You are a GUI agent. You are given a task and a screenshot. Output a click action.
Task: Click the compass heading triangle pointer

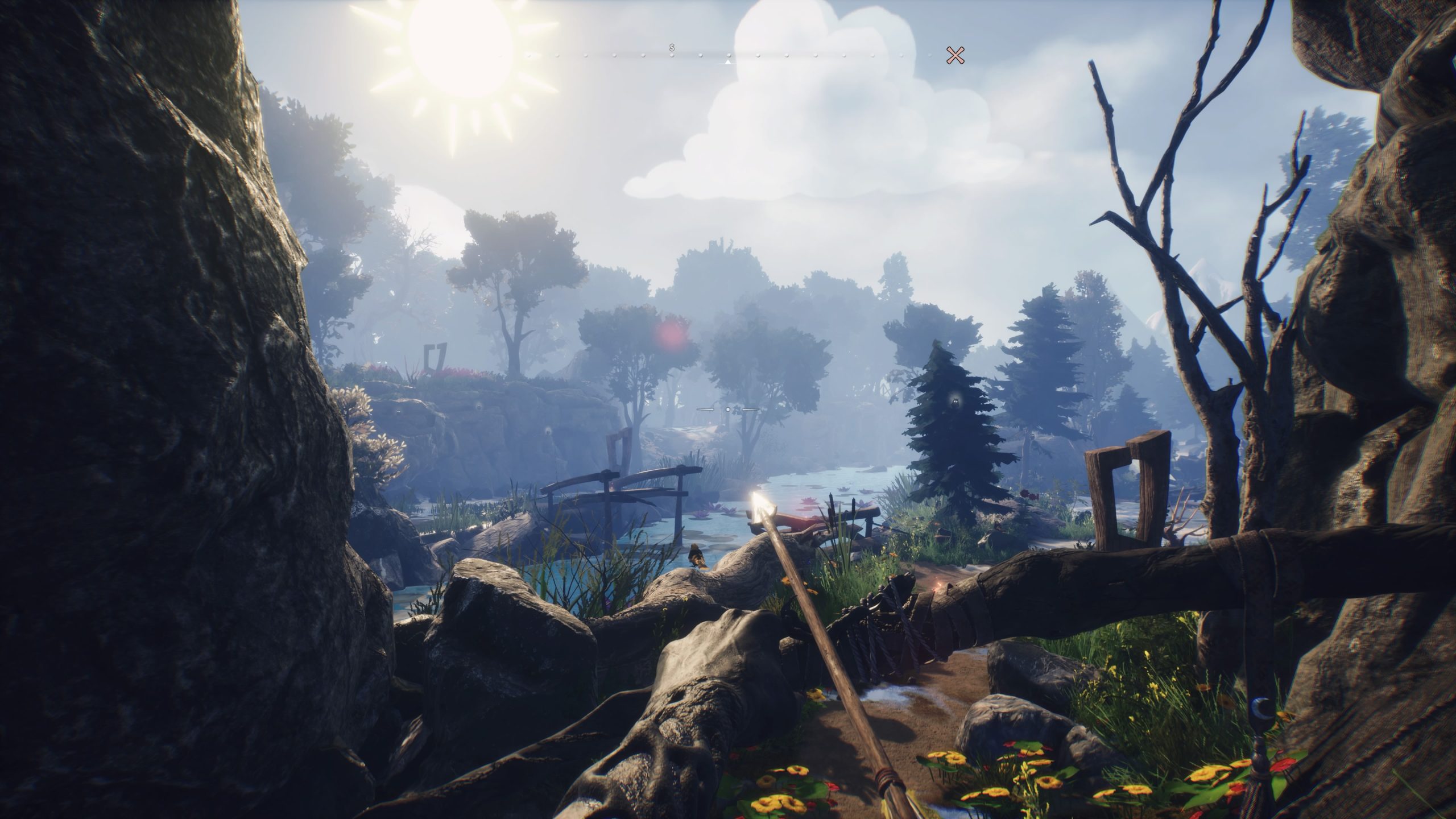[728, 61]
